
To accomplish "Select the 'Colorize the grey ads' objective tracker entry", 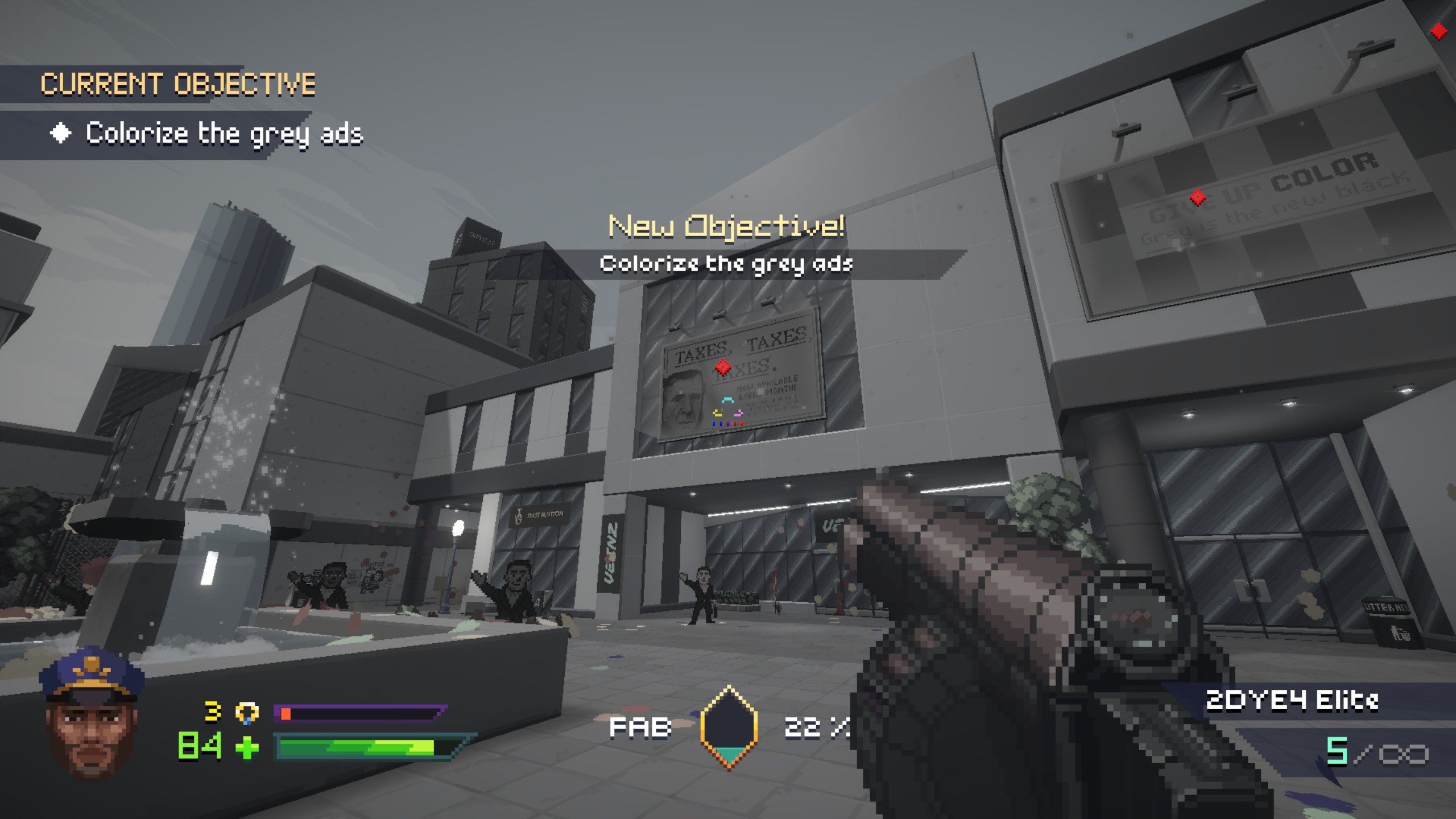I will point(224,134).
